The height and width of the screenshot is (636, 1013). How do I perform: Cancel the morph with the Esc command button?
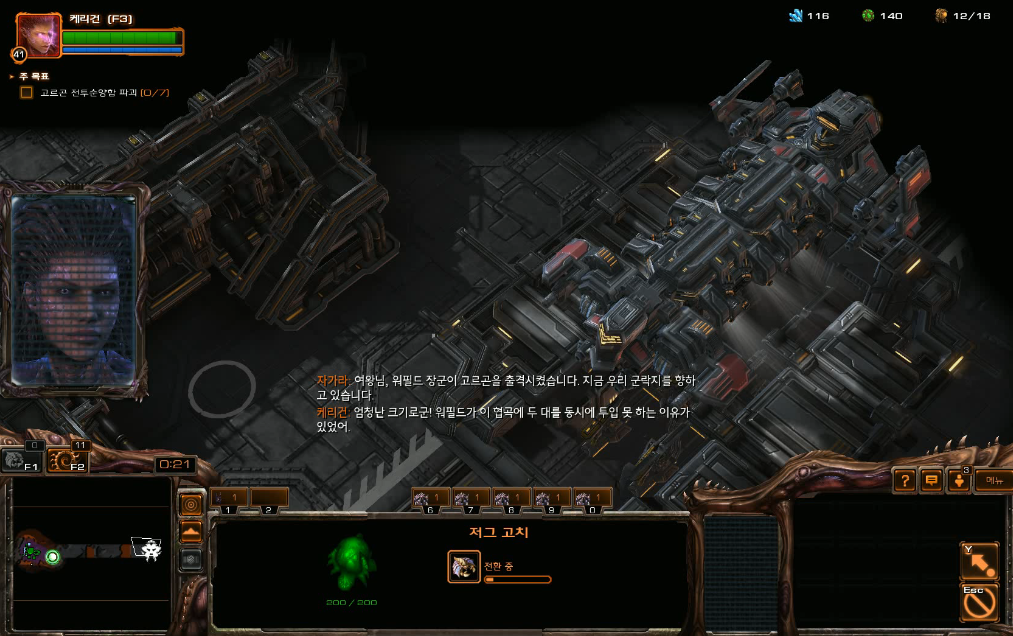pos(978,602)
